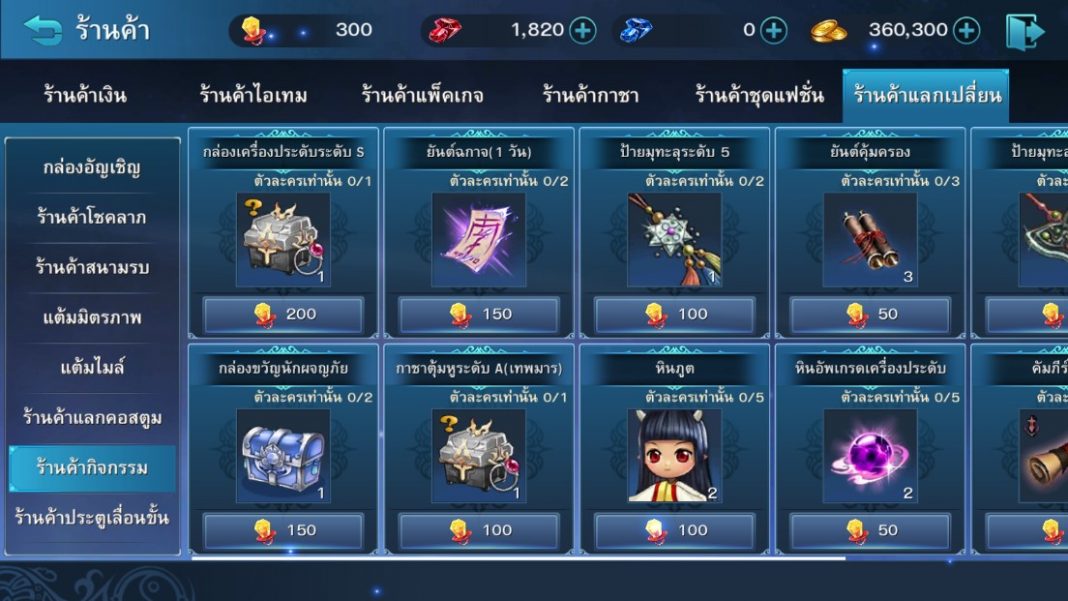This screenshot has height=601, width=1068.
Task: Select the หินภูต girl item icon
Action: click(674, 455)
